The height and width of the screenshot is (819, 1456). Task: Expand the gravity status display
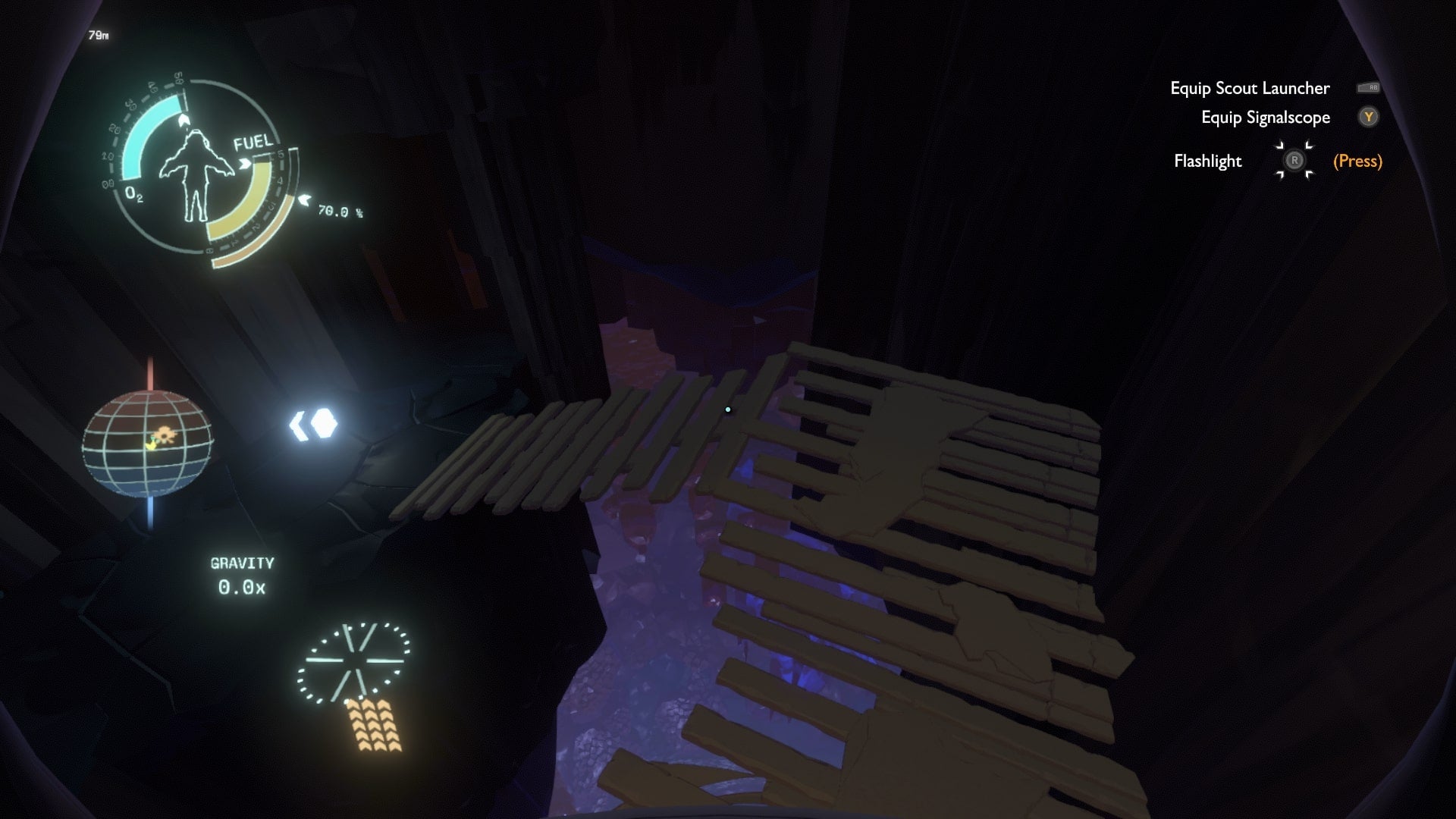241,575
